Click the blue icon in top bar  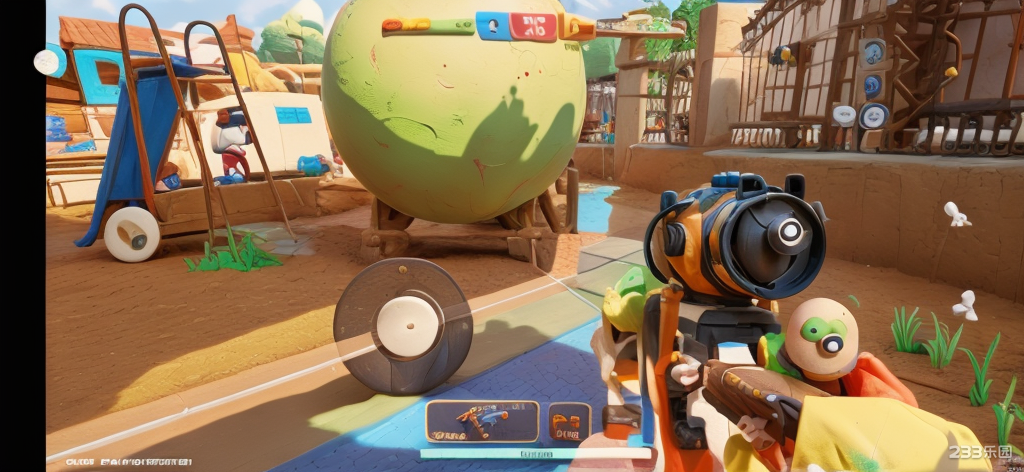click(x=492, y=25)
